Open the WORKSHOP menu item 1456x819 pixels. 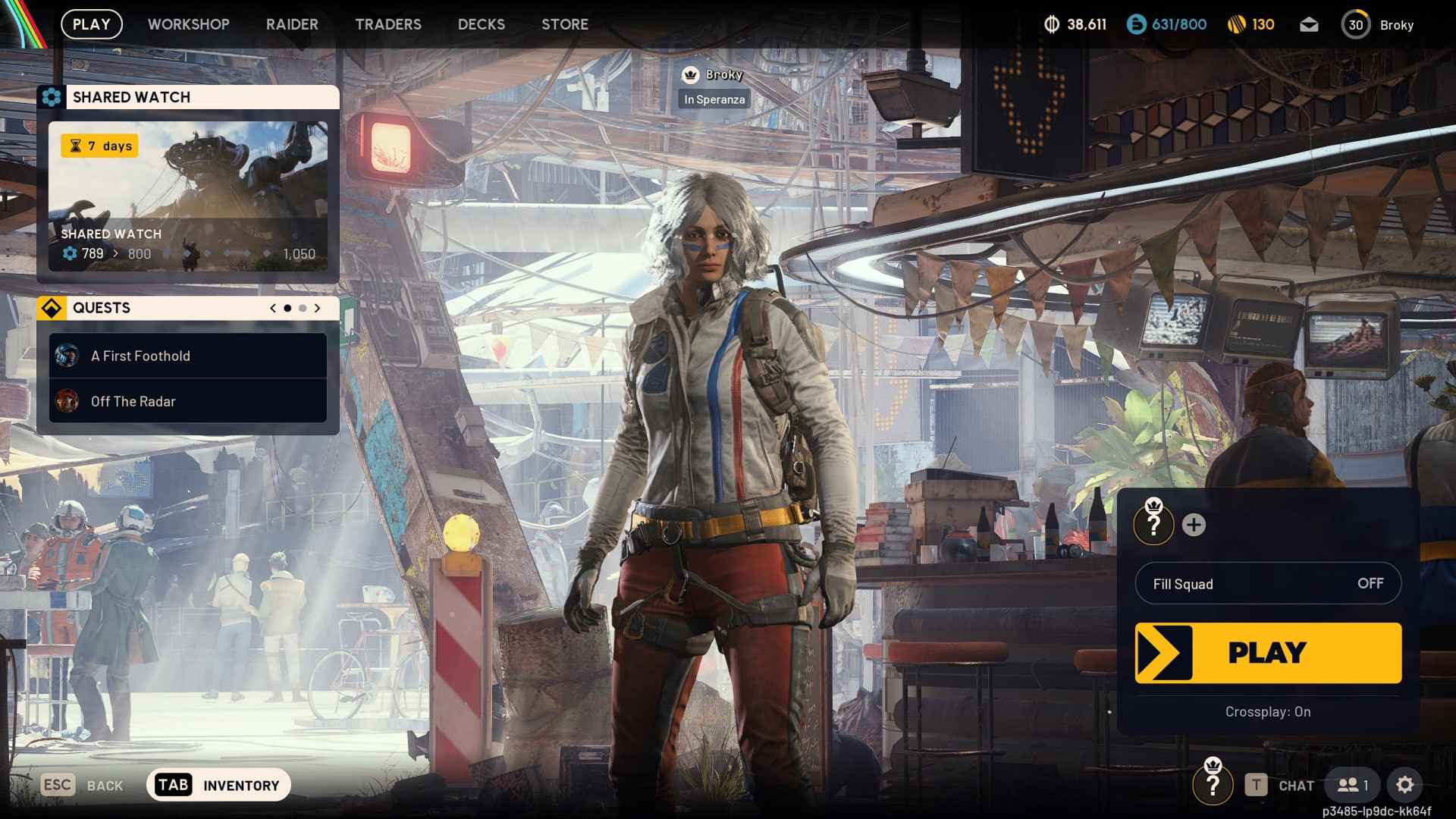[188, 24]
